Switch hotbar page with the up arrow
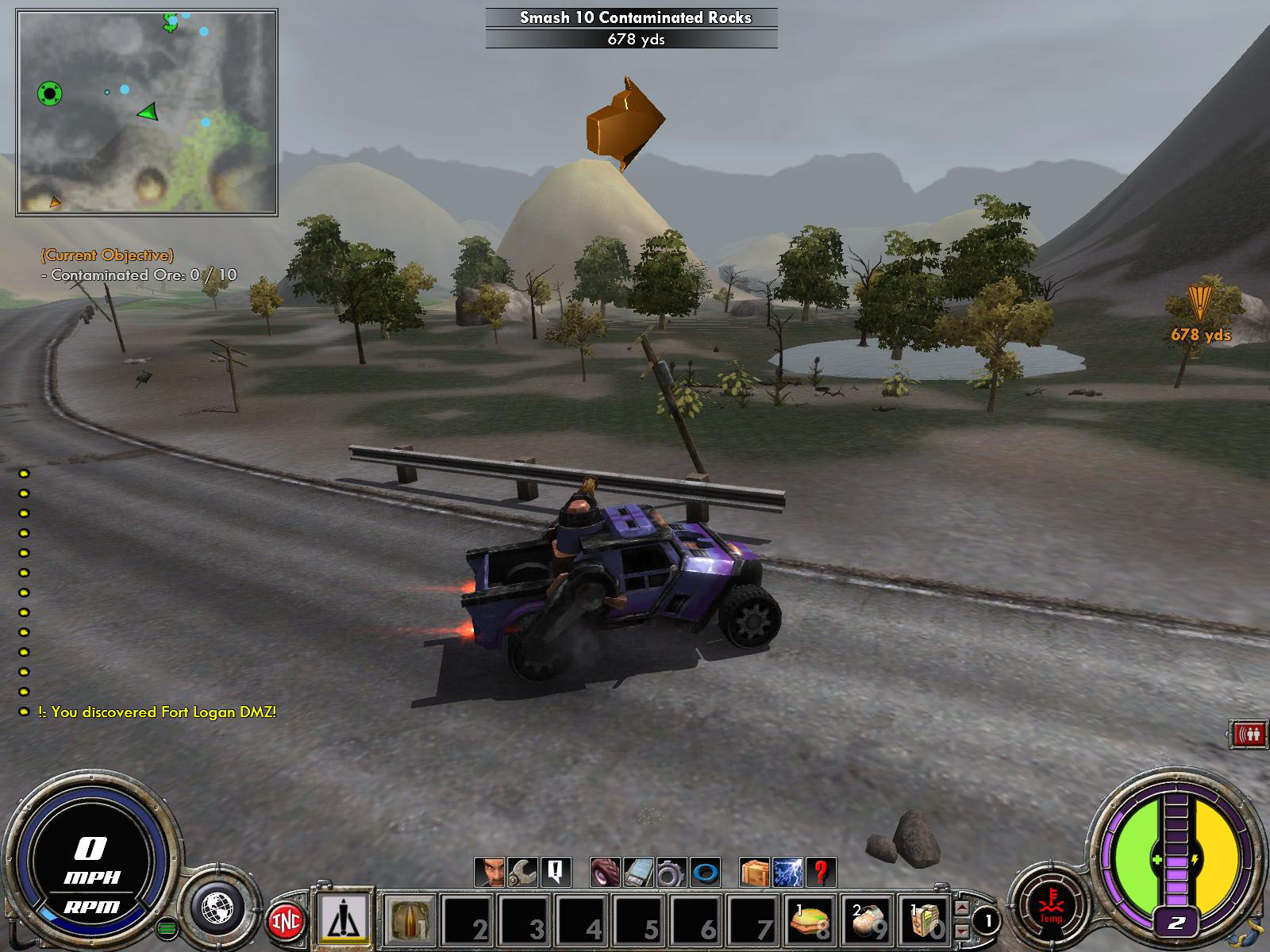 tap(962, 908)
